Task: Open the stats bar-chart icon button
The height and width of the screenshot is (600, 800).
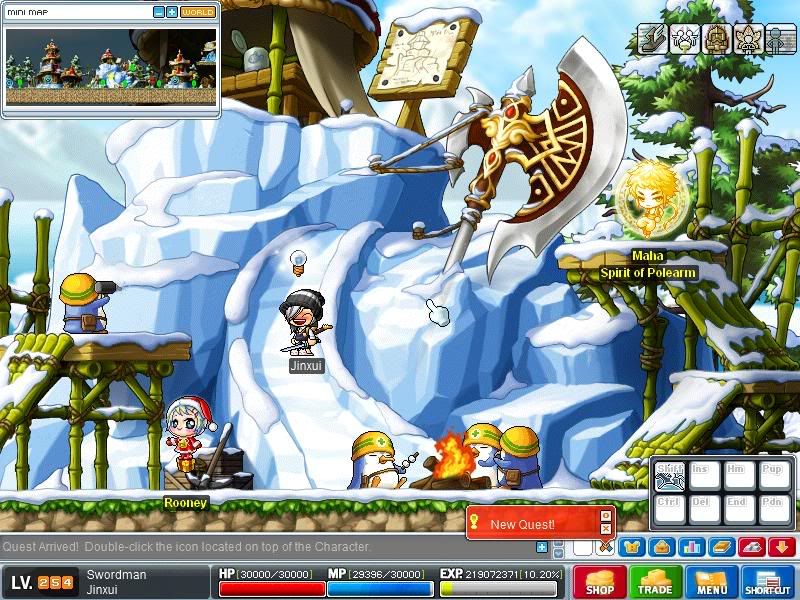Action: [691, 547]
